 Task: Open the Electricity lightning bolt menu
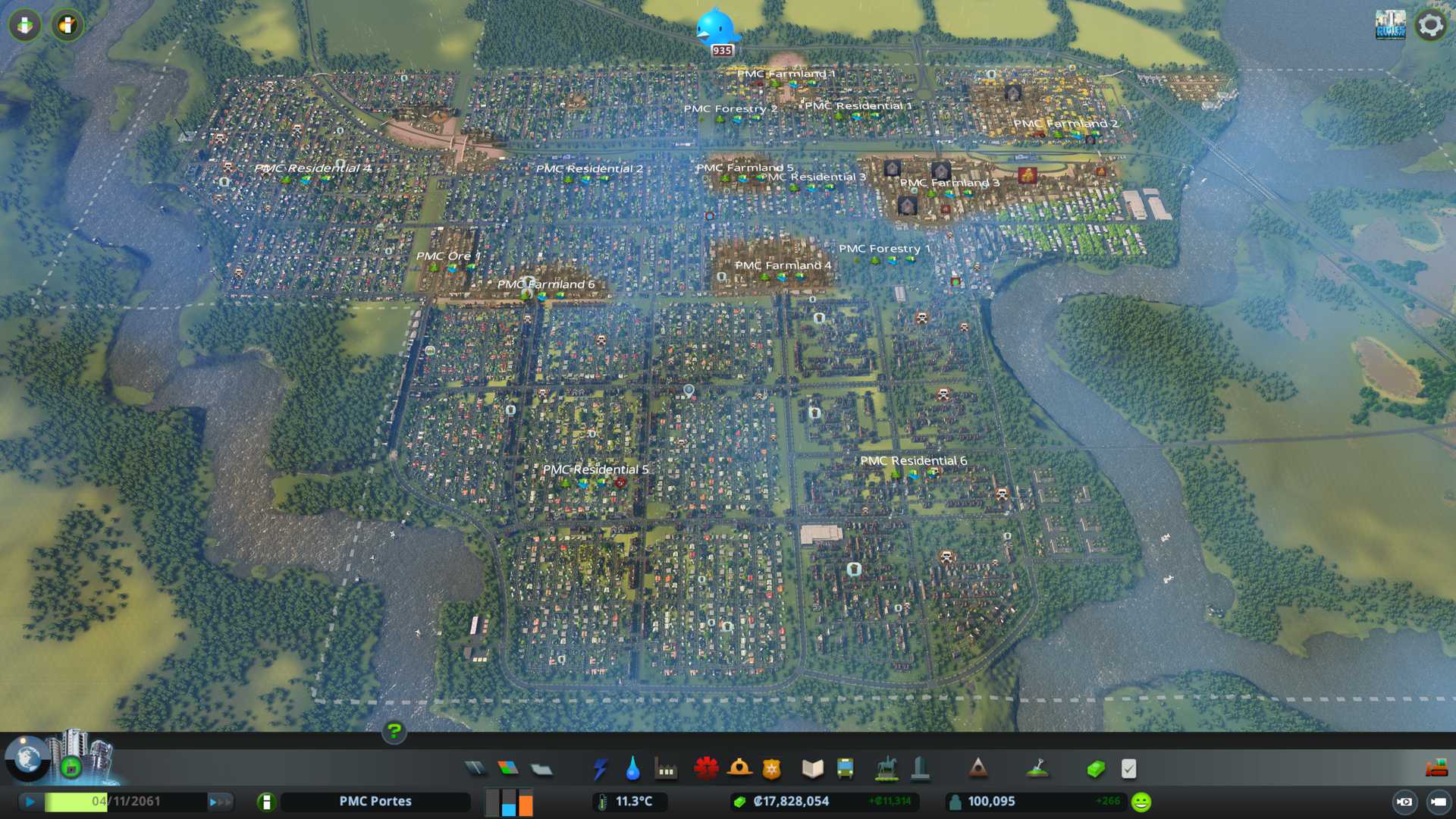[x=600, y=769]
